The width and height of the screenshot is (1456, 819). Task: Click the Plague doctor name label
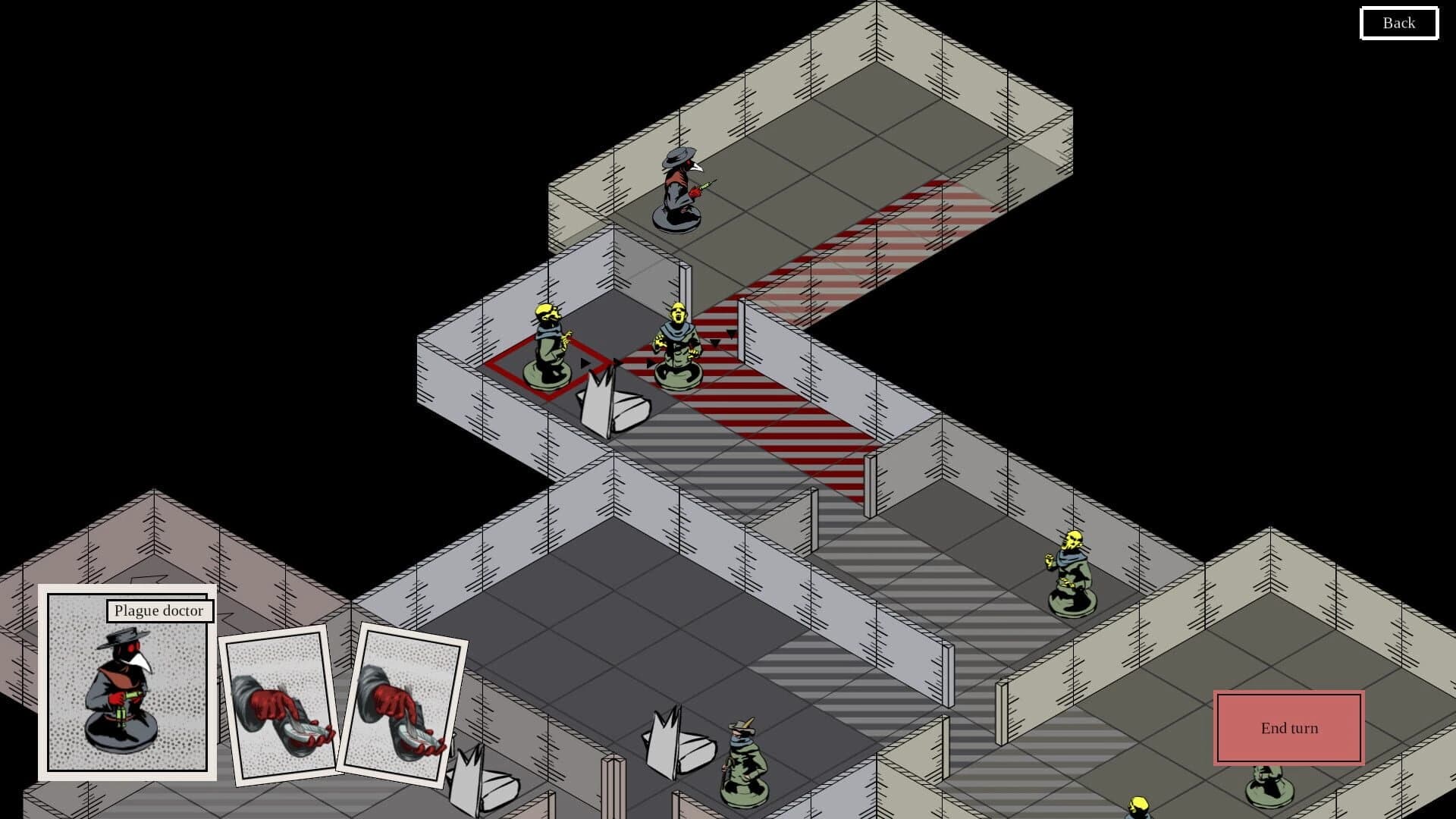(158, 610)
